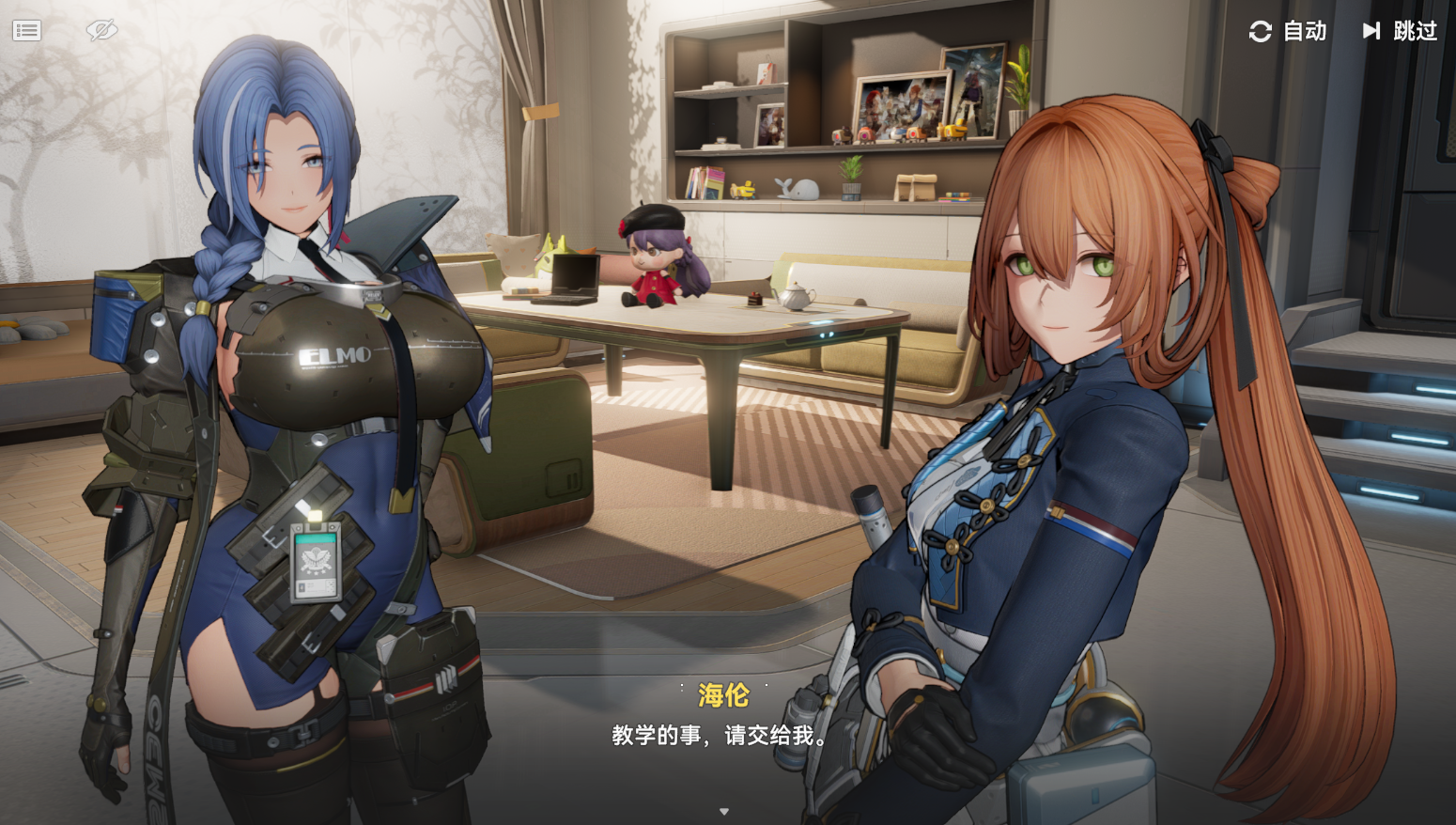The width and height of the screenshot is (1456, 825).
Task: Click the circular arrows icon beside 自动
Action: [x=1260, y=31]
